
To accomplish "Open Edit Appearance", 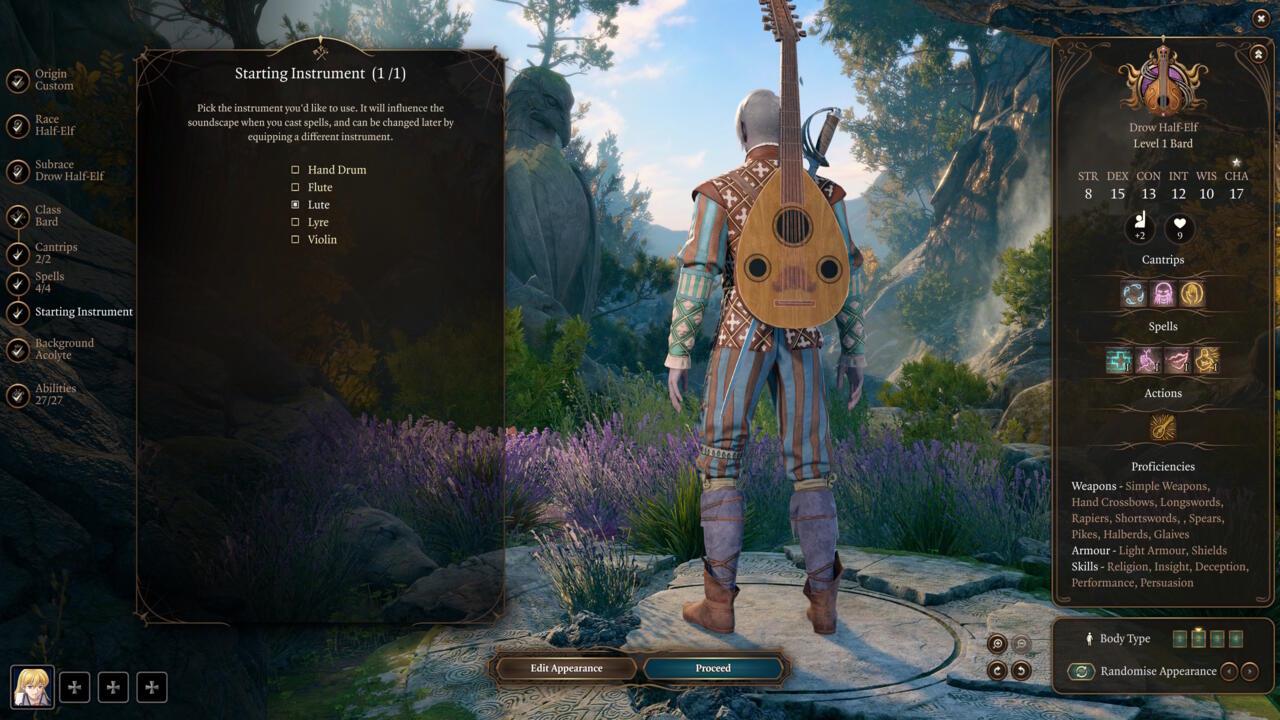I will (565, 668).
